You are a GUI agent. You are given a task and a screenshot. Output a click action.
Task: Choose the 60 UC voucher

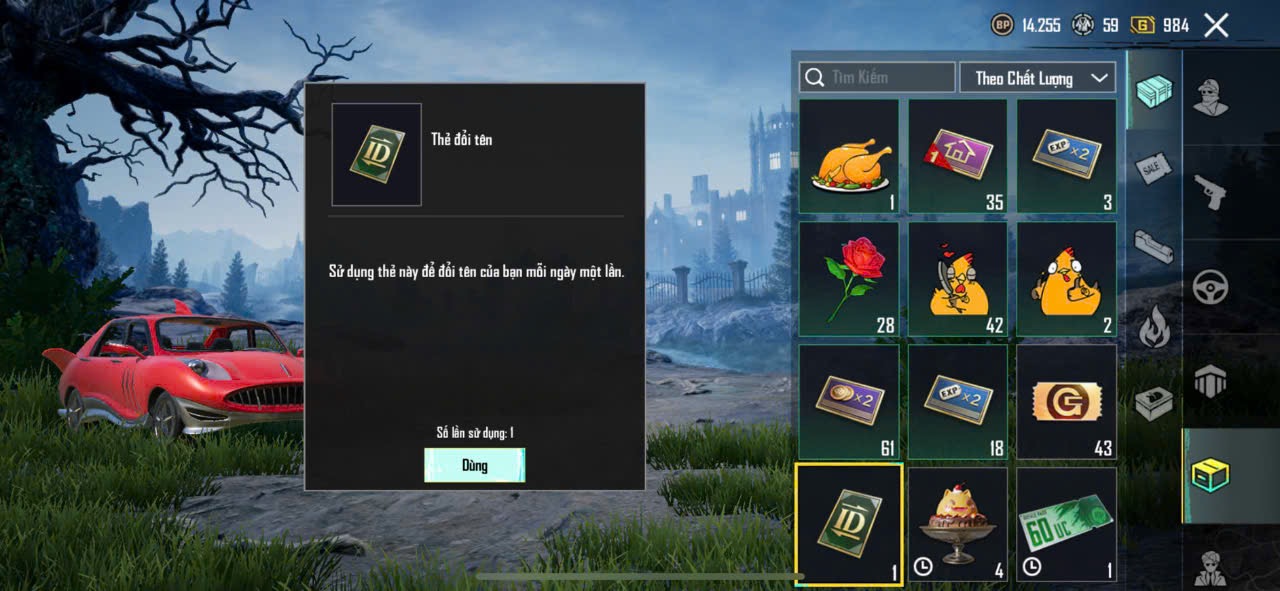(1066, 524)
